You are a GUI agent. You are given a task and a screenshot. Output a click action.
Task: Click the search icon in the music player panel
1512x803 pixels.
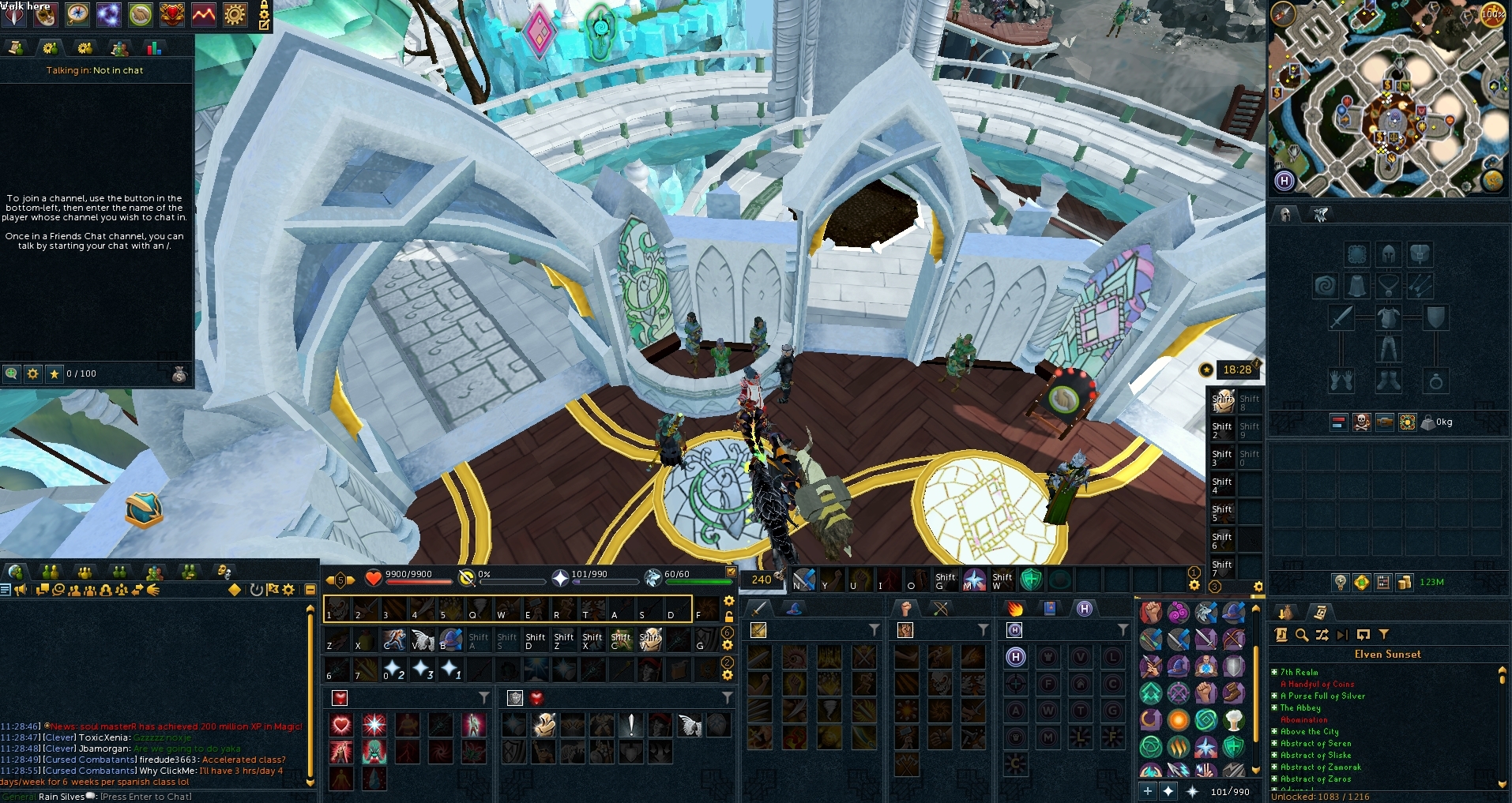coord(1301,634)
